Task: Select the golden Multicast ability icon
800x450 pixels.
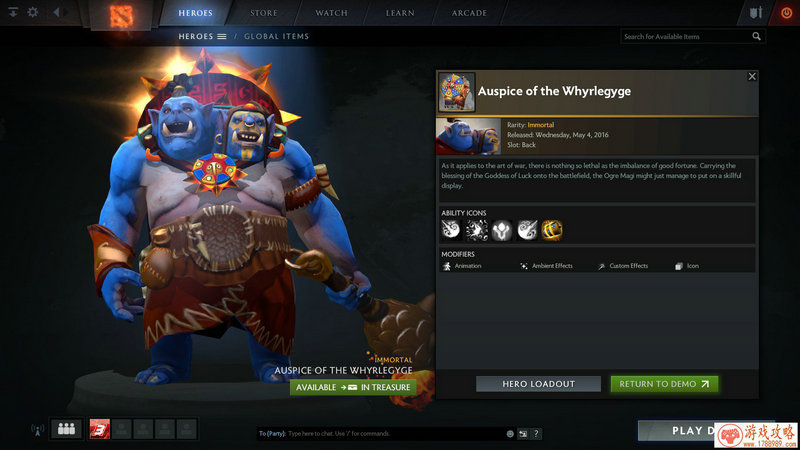Action: [552, 230]
